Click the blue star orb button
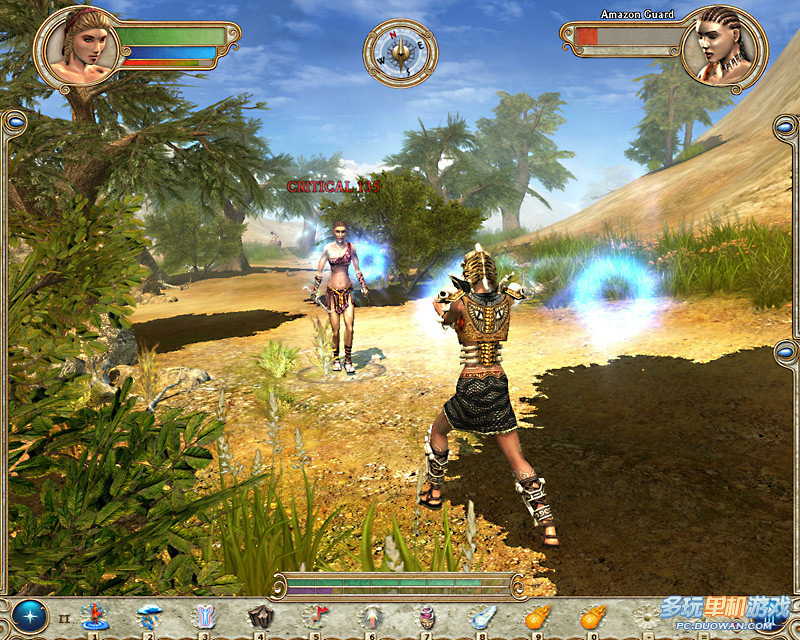The image size is (800, 640). coord(29,616)
